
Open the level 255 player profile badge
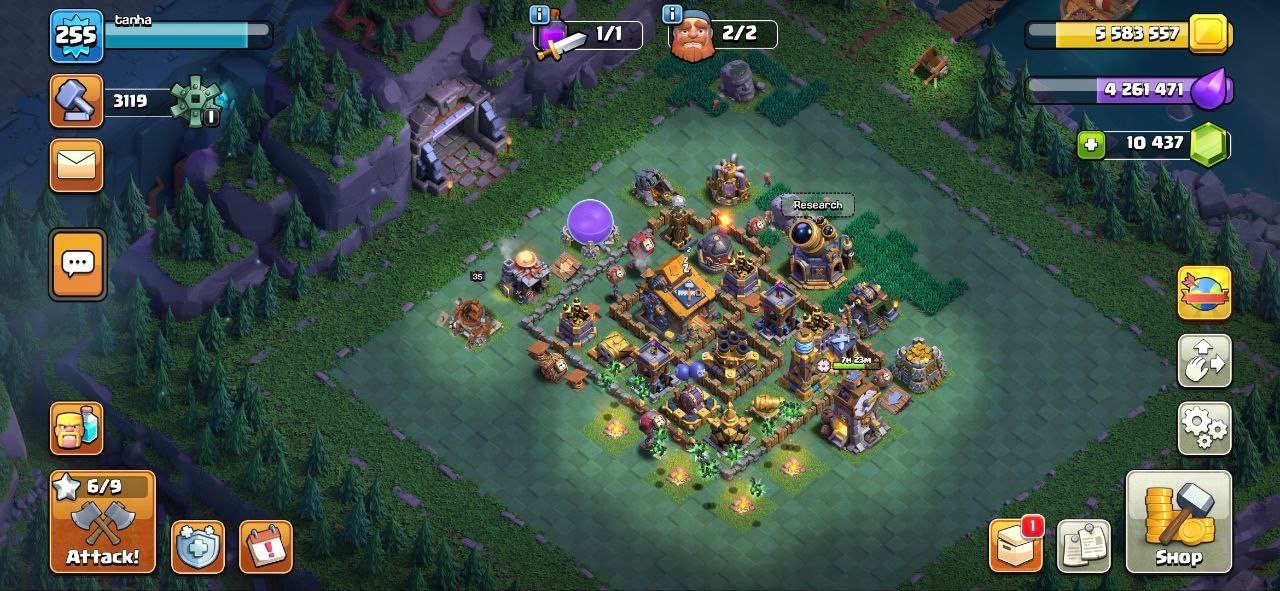[76, 36]
